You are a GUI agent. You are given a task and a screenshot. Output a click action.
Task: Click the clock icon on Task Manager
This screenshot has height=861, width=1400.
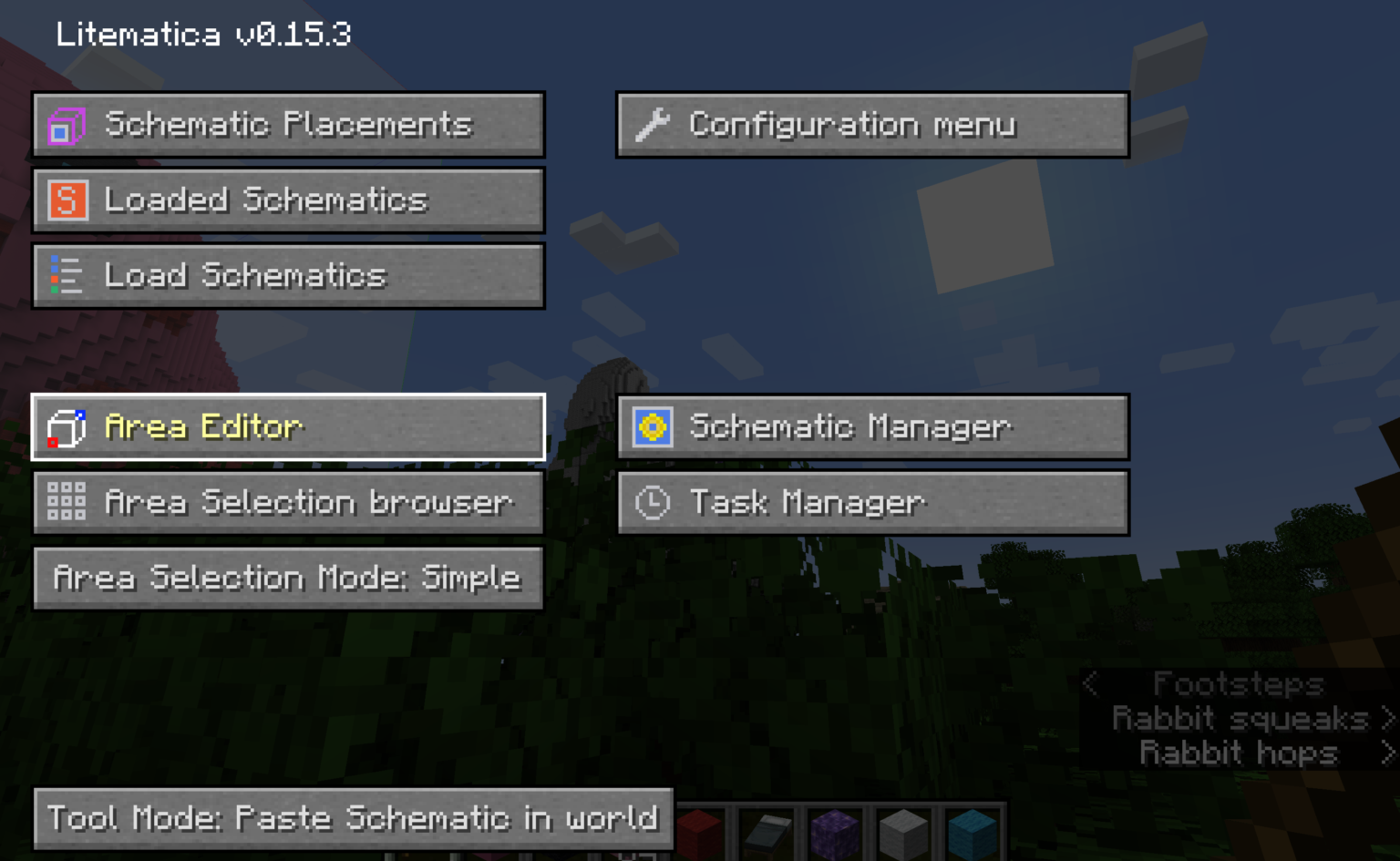coord(651,502)
